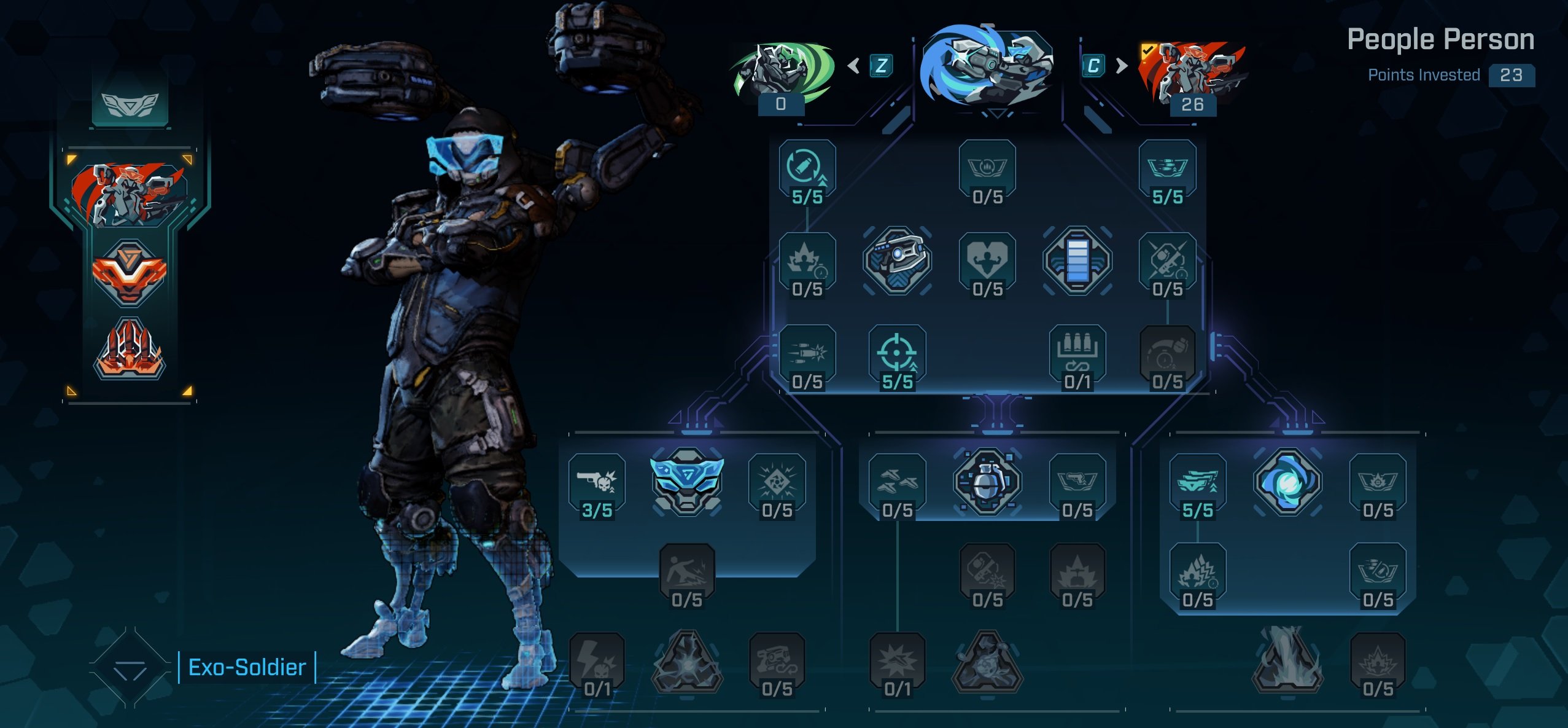The height and width of the screenshot is (728, 1568).
Task: Pick the shoulder cannon augment icon
Action: 897,260
